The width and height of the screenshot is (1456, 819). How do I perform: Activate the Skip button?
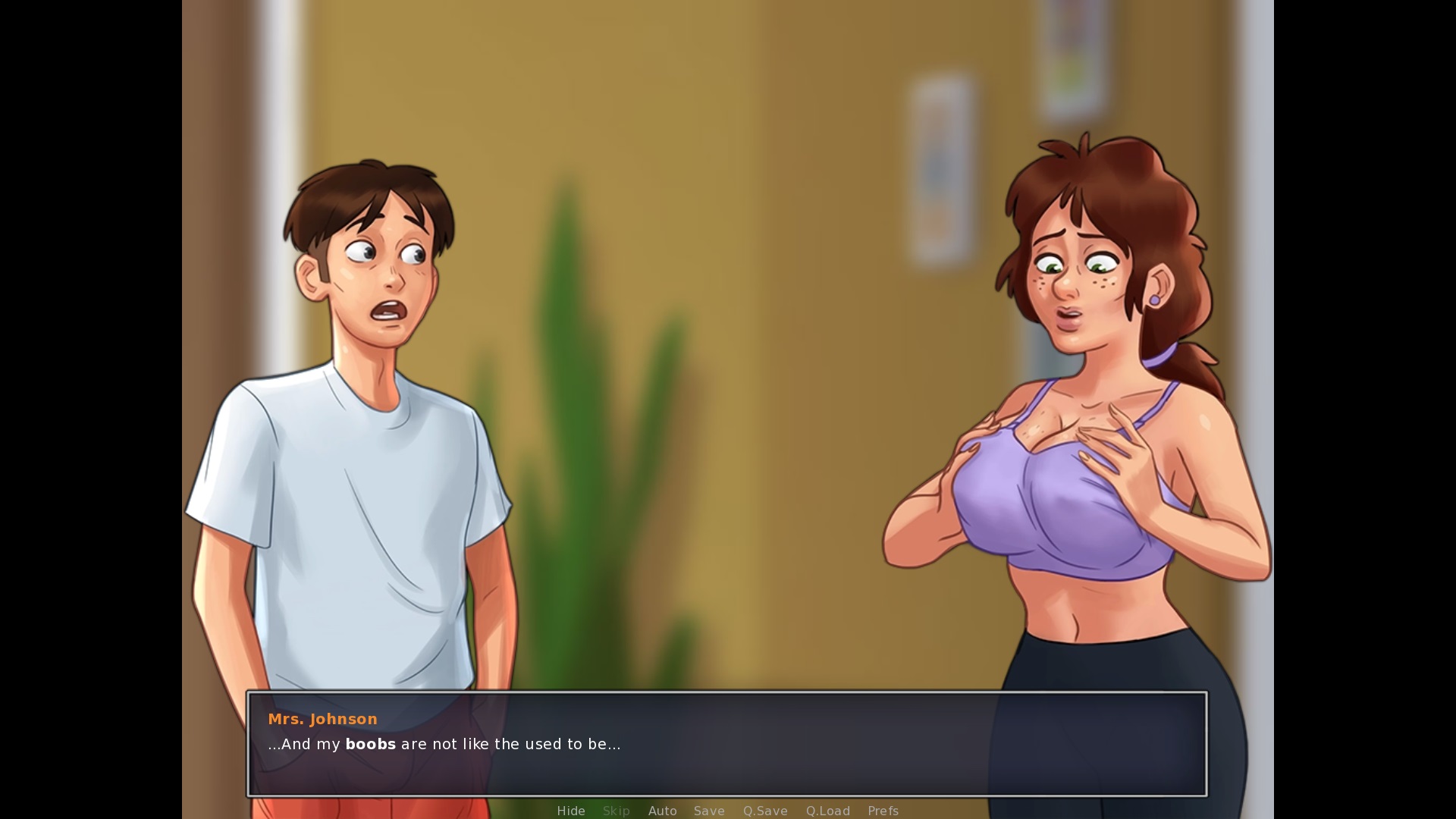(x=616, y=811)
